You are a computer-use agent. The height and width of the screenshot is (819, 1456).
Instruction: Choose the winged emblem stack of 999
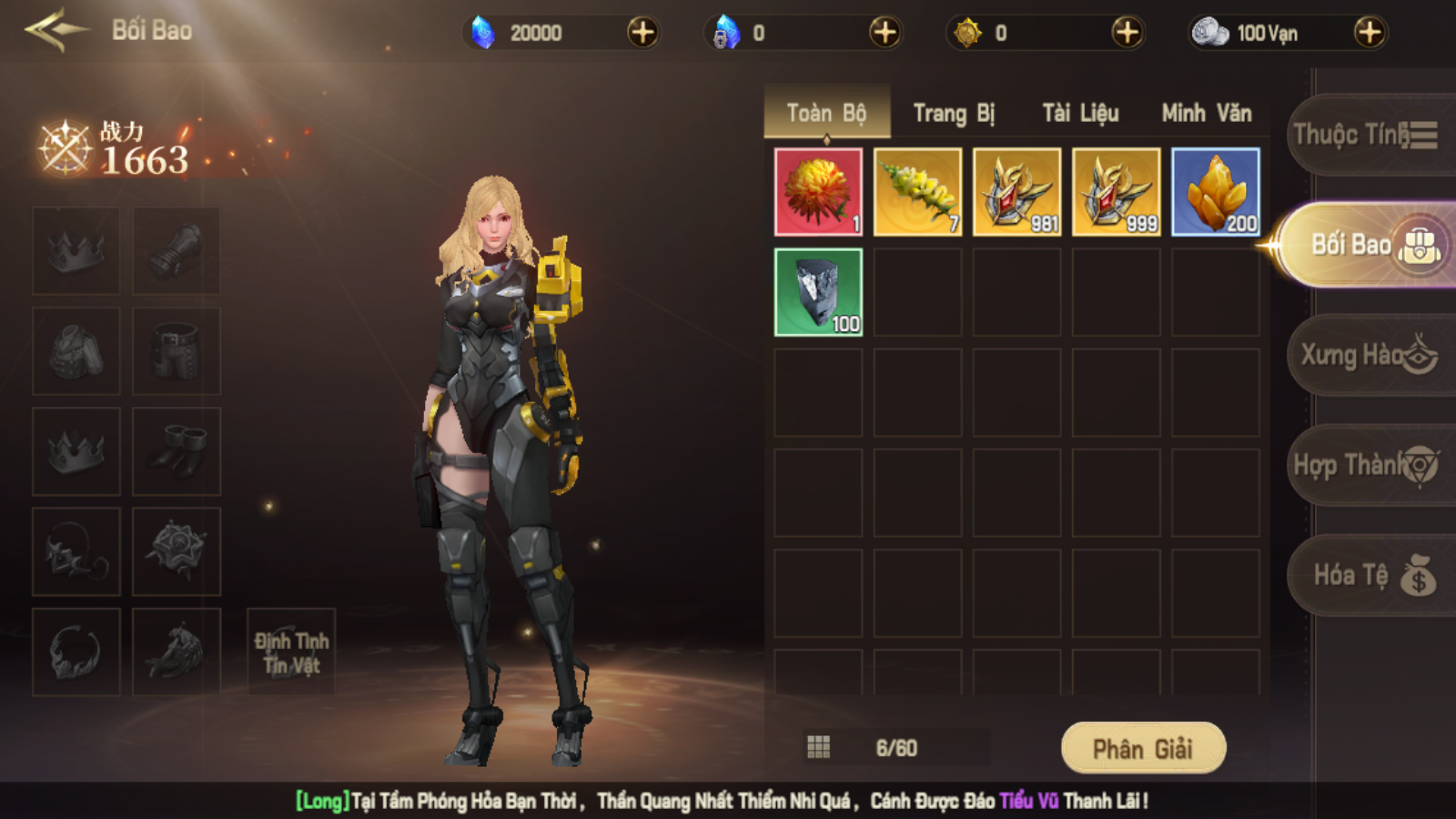(x=1117, y=192)
